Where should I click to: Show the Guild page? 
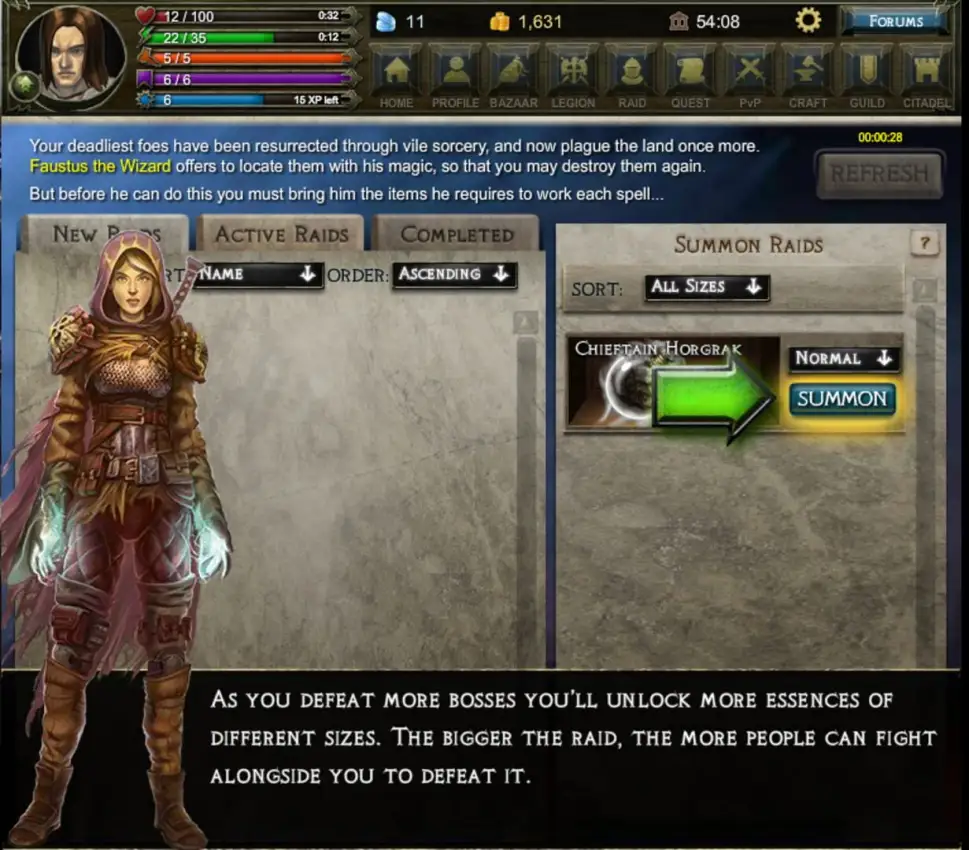tap(867, 76)
